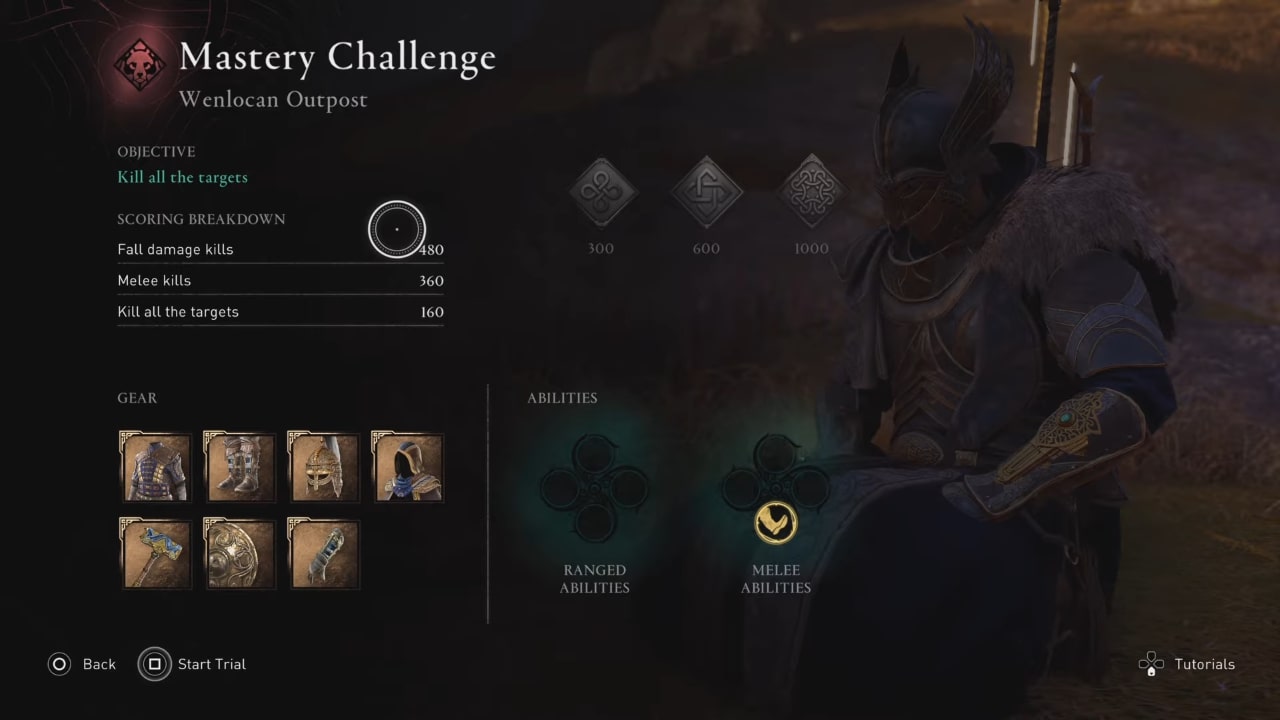The width and height of the screenshot is (1280, 720).
Task: Select the 1000-point gold rune medal
Action: [811, 190]
